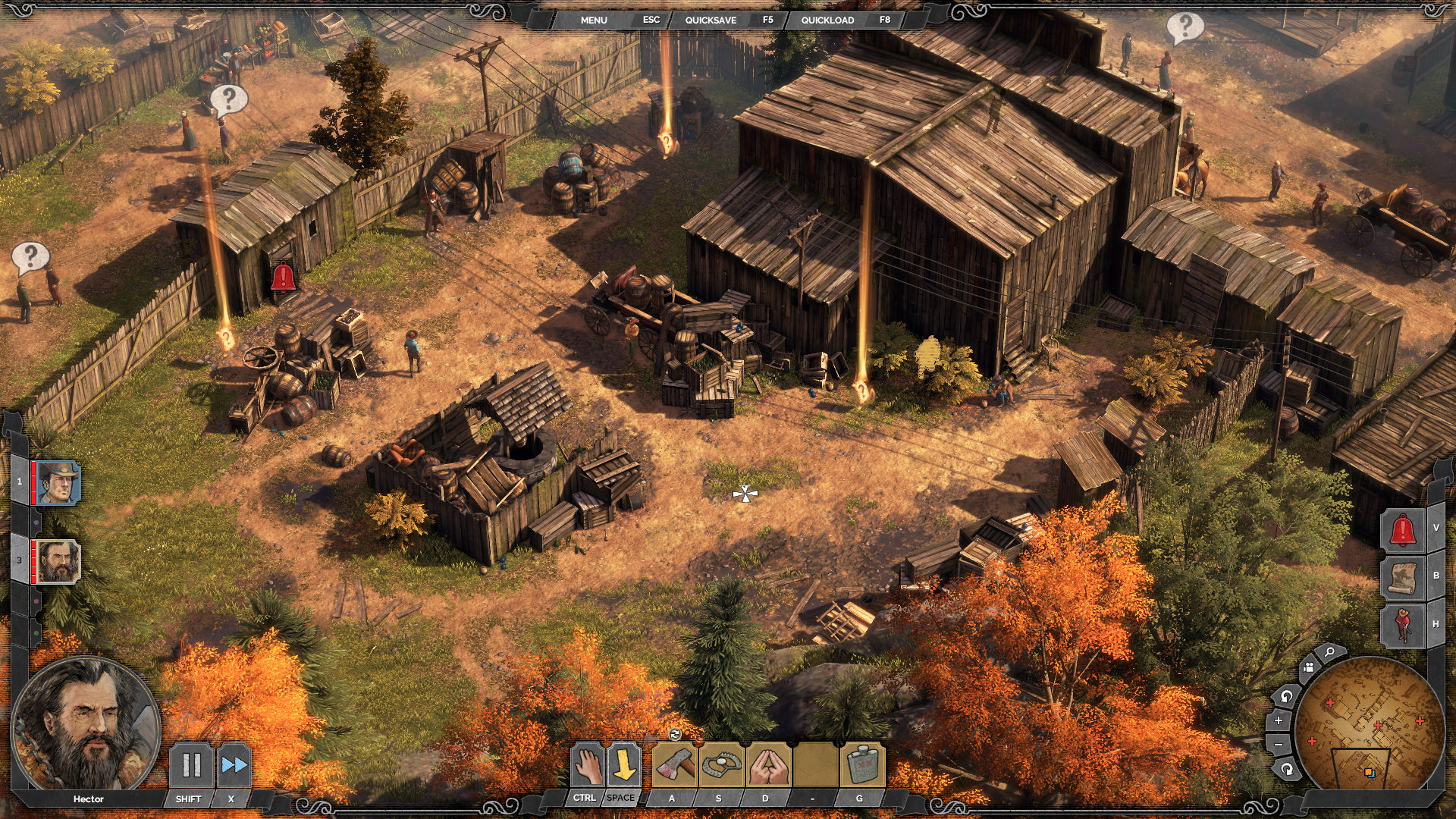Select Hector's small bearded portrait
This screenshot has width=1456, height=819.
coord(58,561)
